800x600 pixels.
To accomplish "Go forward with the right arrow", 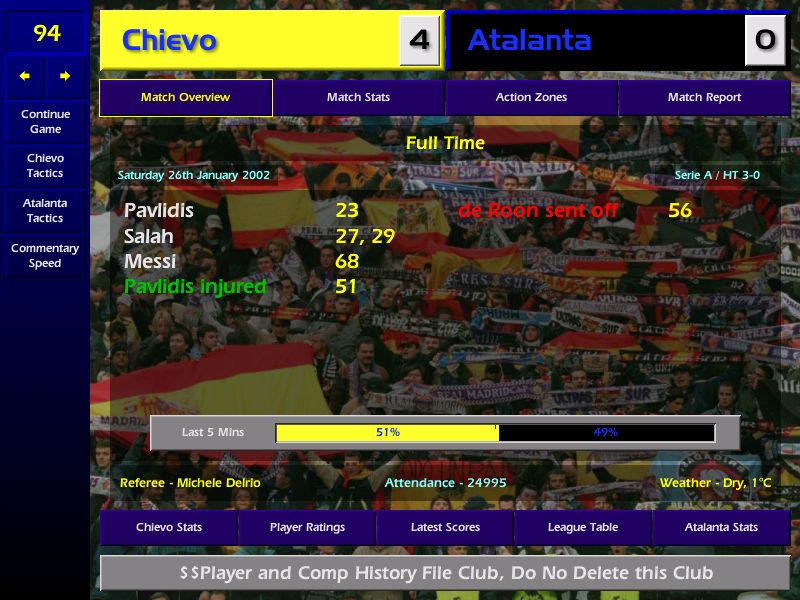I will pos(65,76).
